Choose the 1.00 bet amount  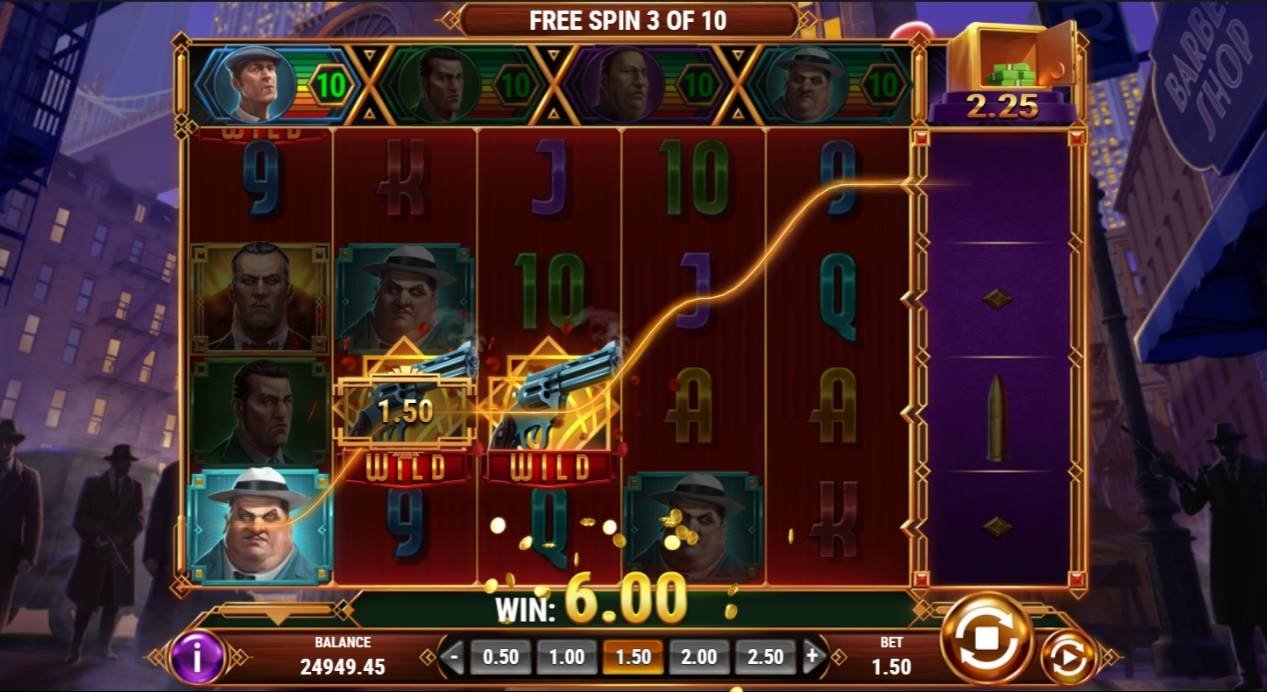(567, 657)
